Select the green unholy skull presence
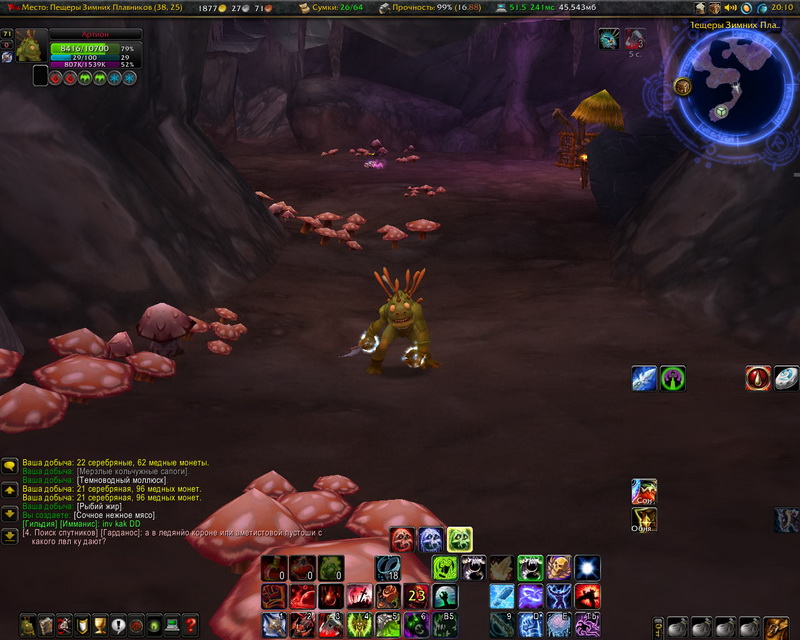This screenshot has height=640, width=800. pos(459,540)
